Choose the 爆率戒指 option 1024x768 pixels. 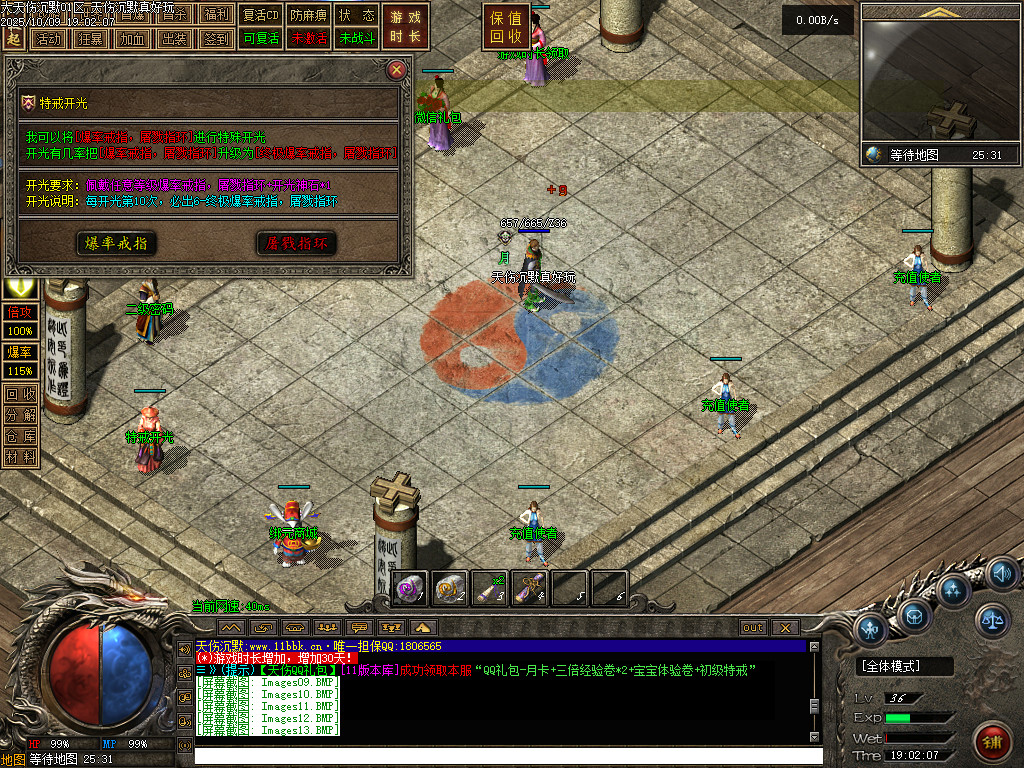116,243
